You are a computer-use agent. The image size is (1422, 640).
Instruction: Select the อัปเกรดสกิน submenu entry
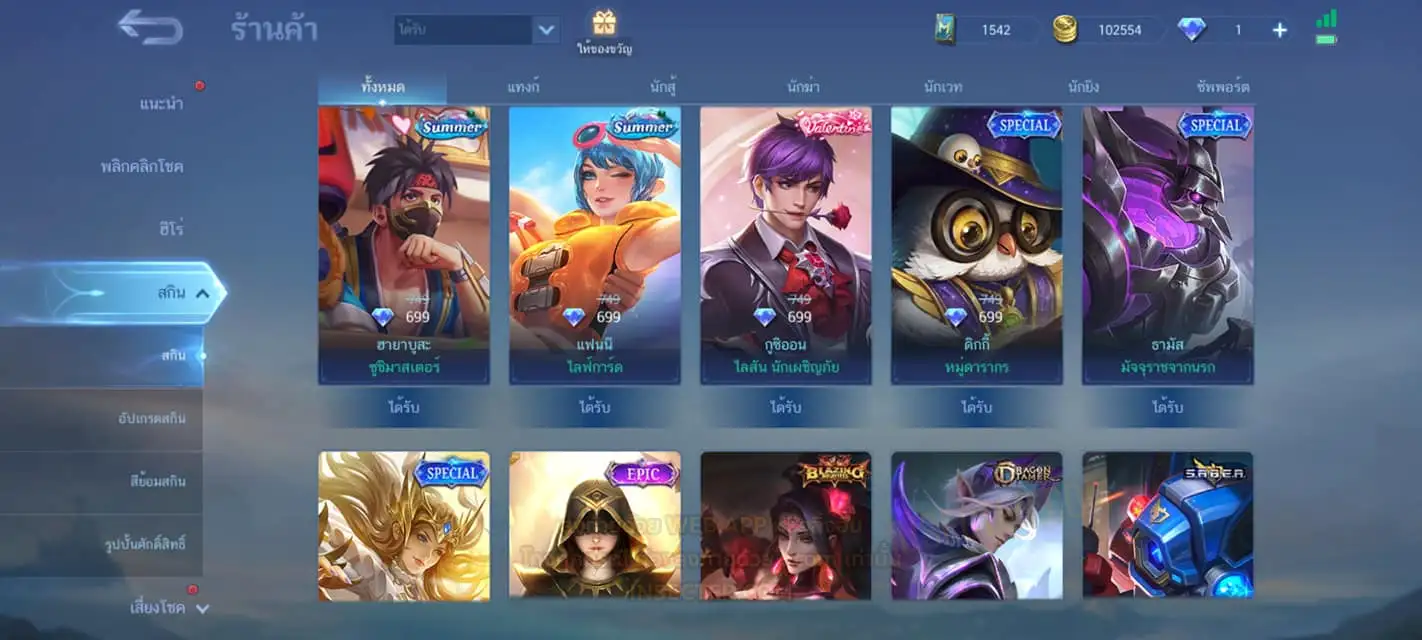pos(151,418)
